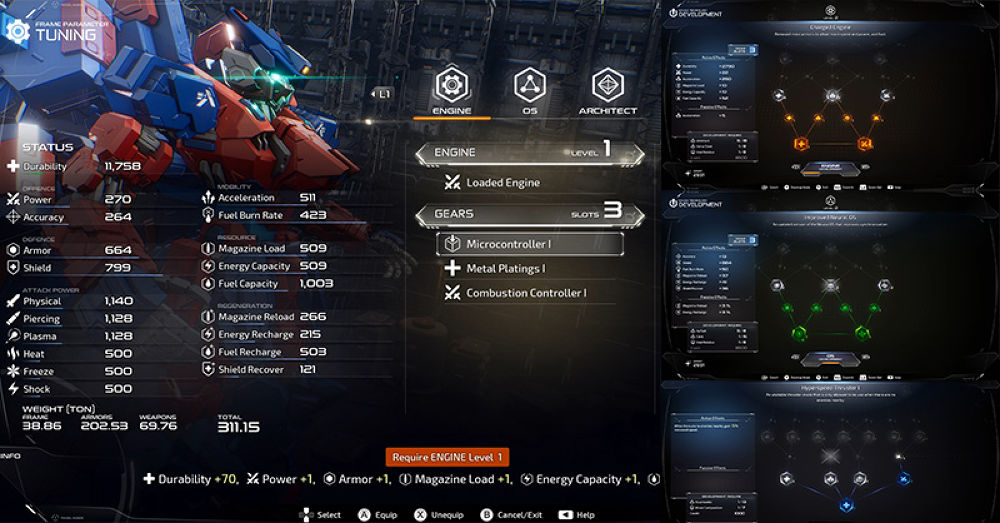Choose the Loaded Engine entry
The width and height of the screenshot is (1000, 523).
[x=502, y=183]
